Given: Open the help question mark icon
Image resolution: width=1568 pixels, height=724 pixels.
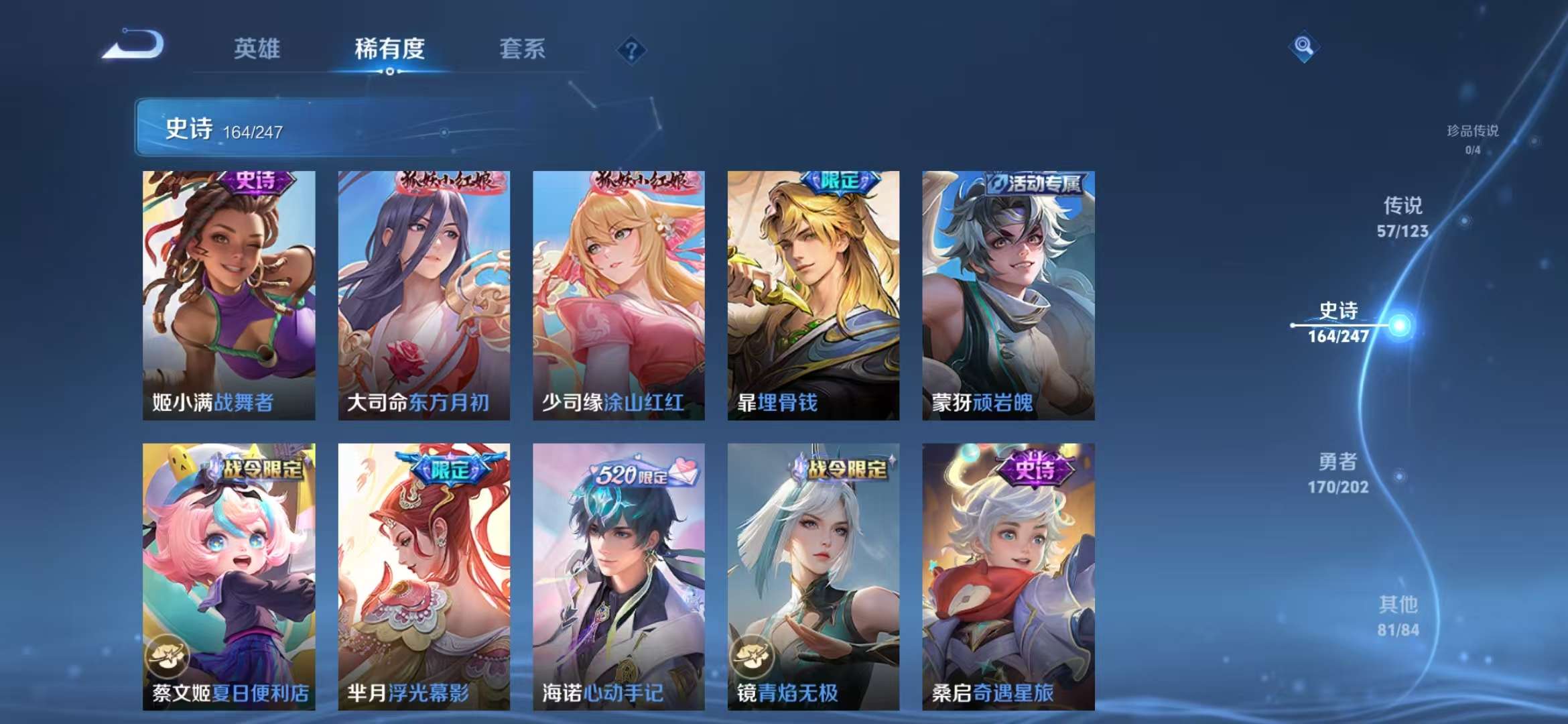Looking at the screenshot, I should (x=631, y=49).
